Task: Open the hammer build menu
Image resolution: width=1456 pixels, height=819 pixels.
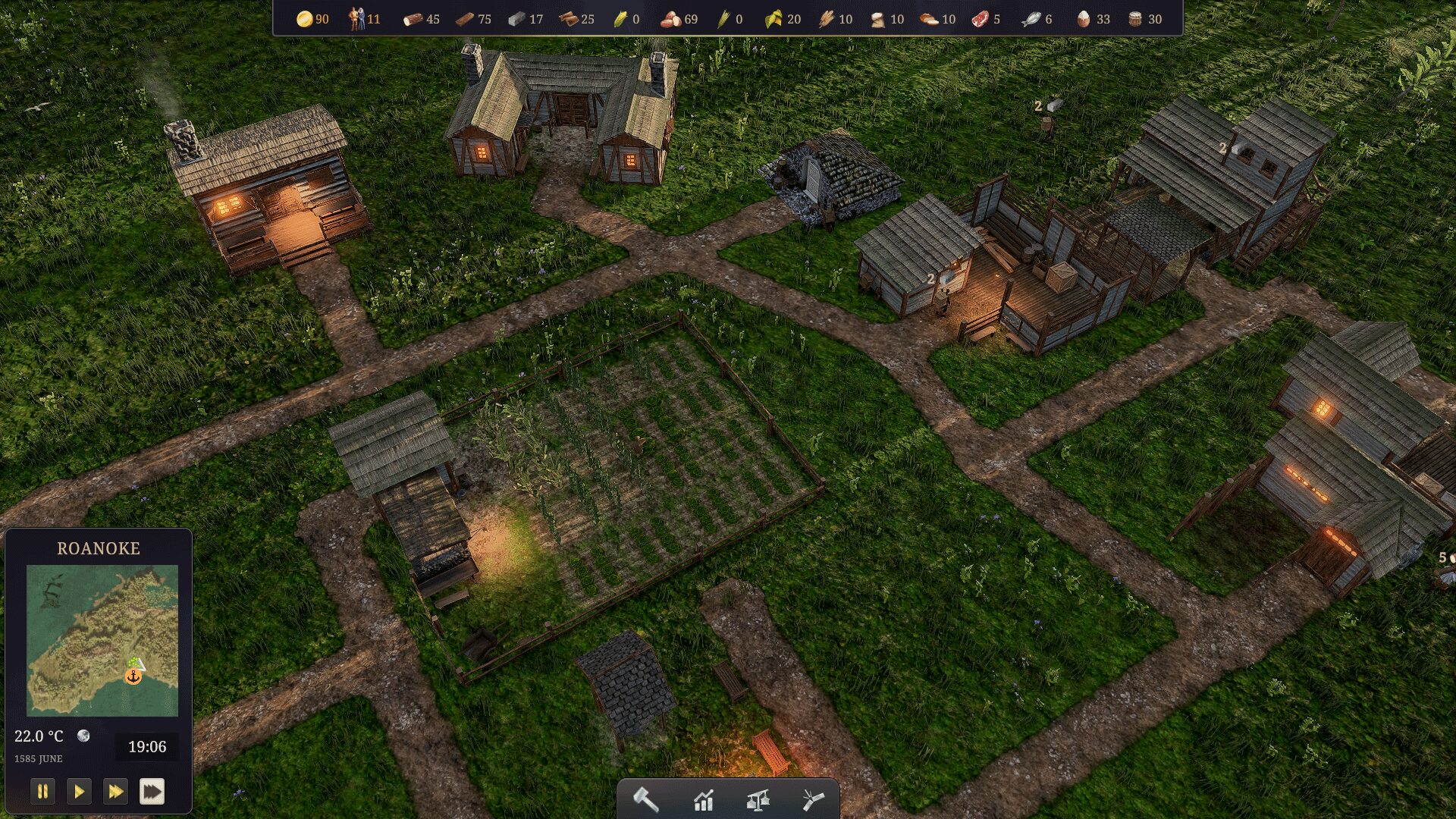Action: coord(646,799)
